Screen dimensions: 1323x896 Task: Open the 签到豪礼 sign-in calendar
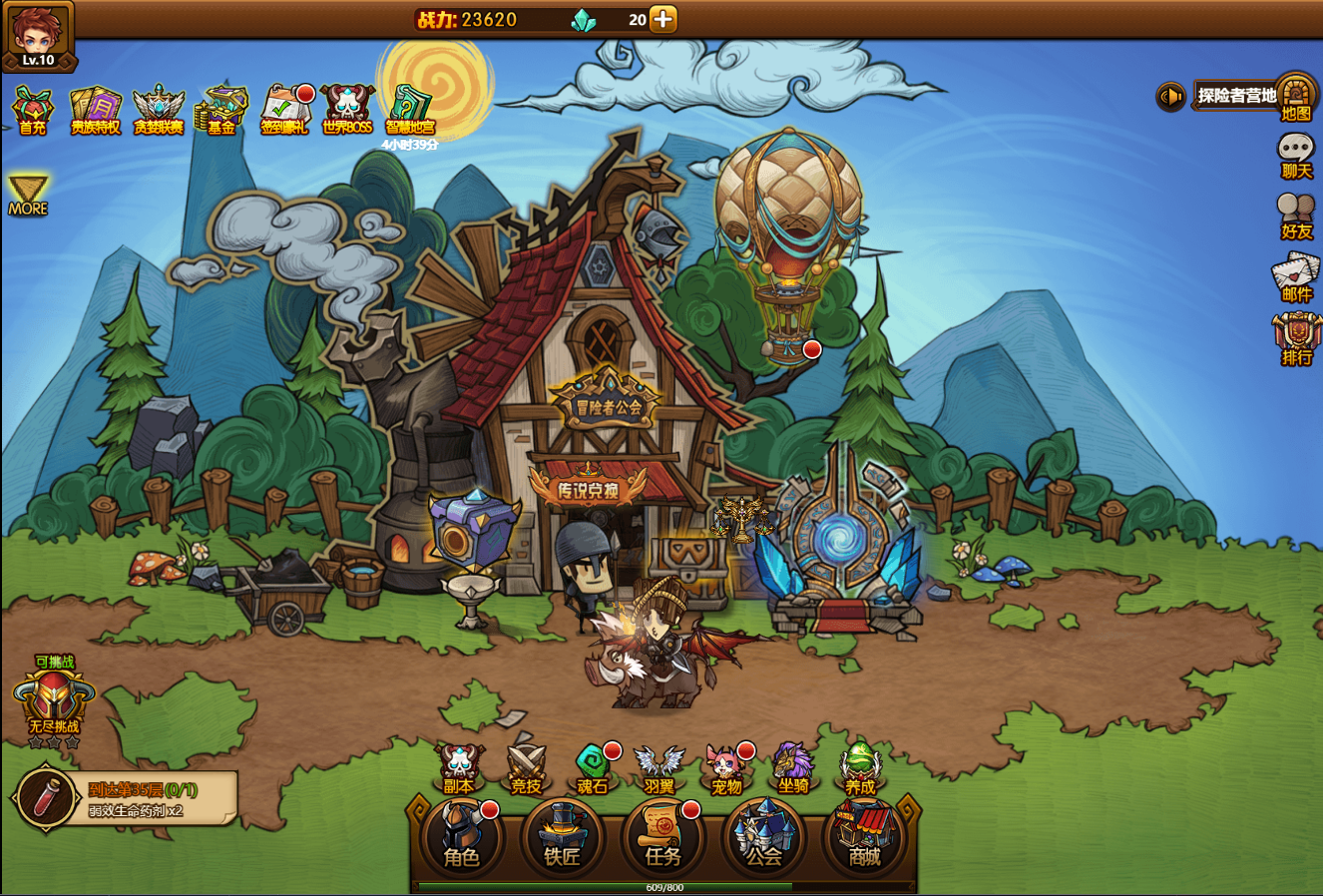[284, 108]
